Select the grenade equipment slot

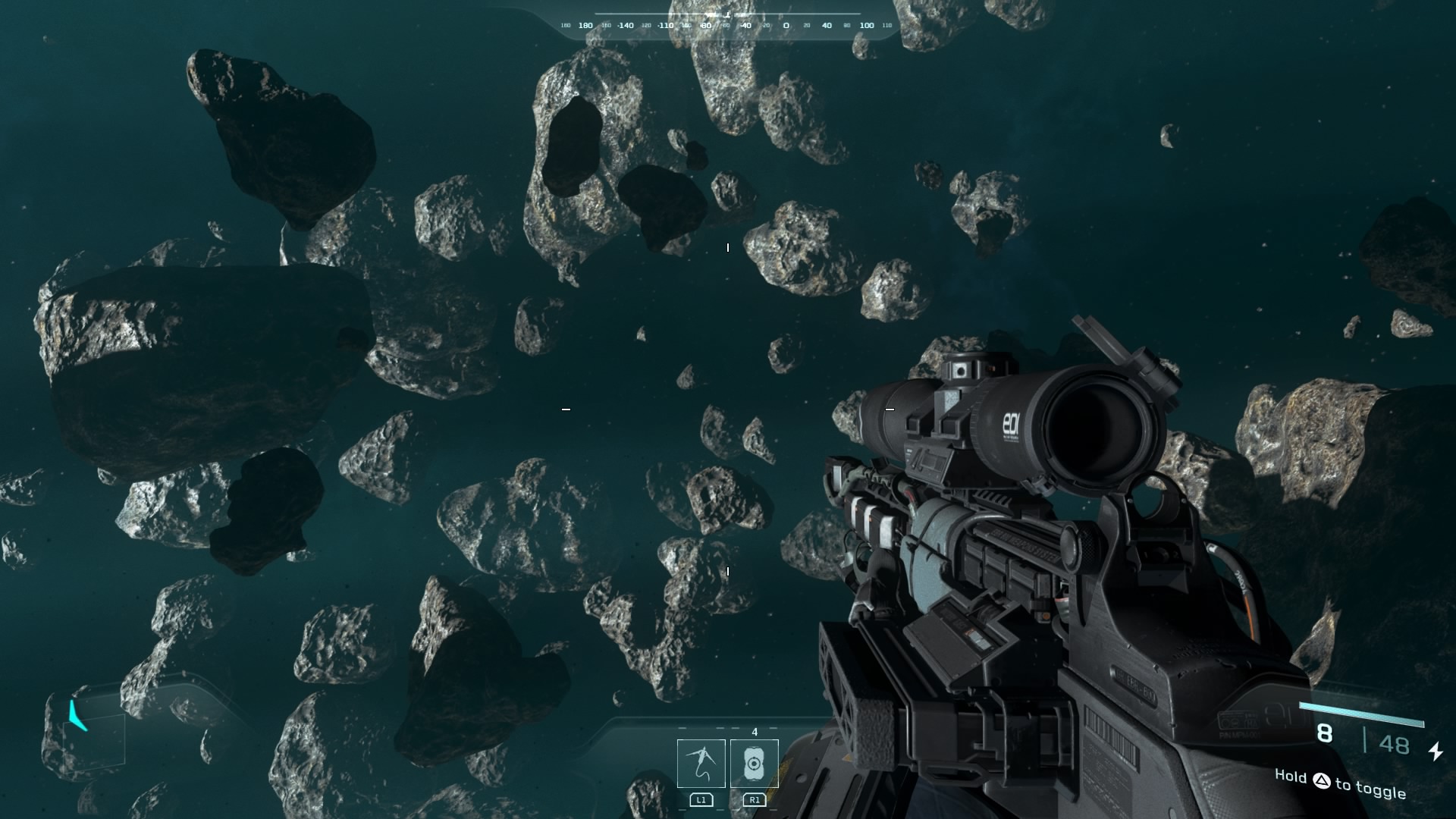click(x=754, y=763)
